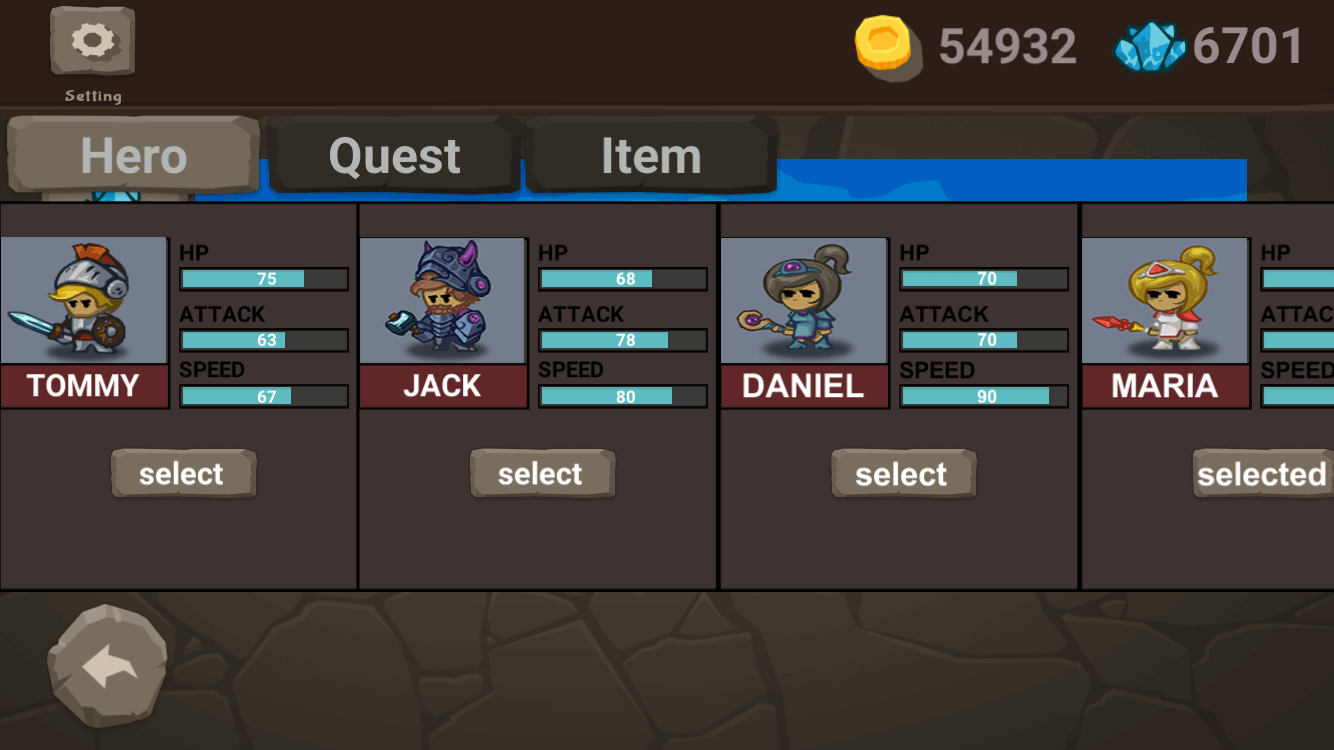Pick Daniel using the select button
The image size is (1334, 750).
click(x=902, y=473)
